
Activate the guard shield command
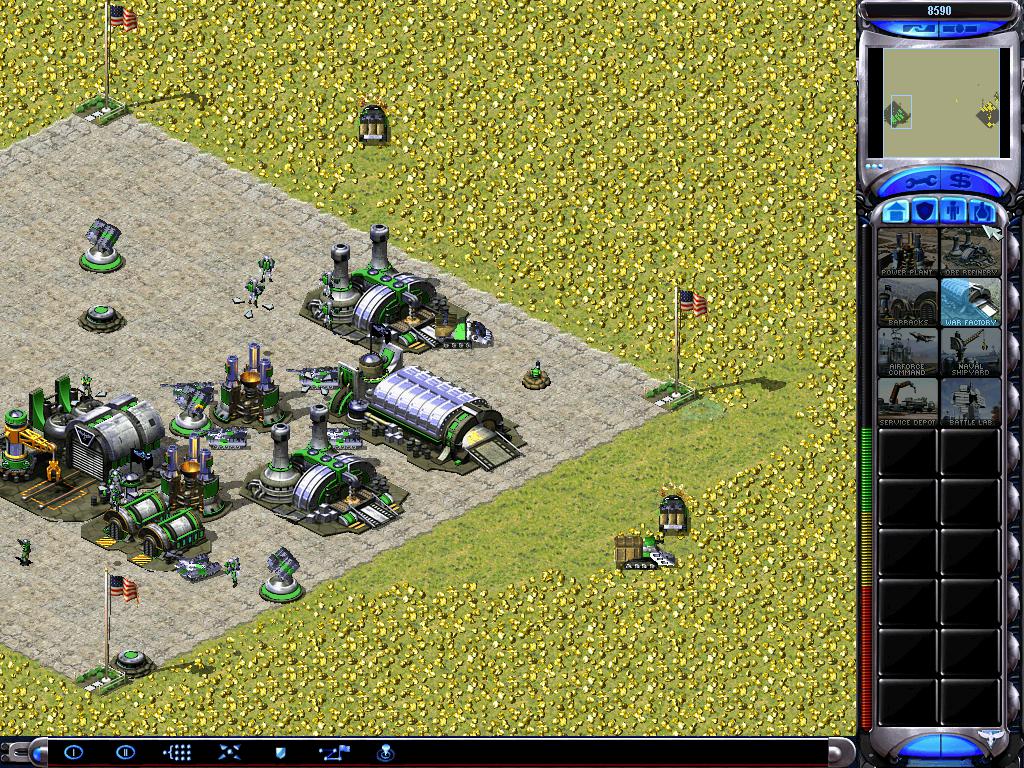[281, 752]
